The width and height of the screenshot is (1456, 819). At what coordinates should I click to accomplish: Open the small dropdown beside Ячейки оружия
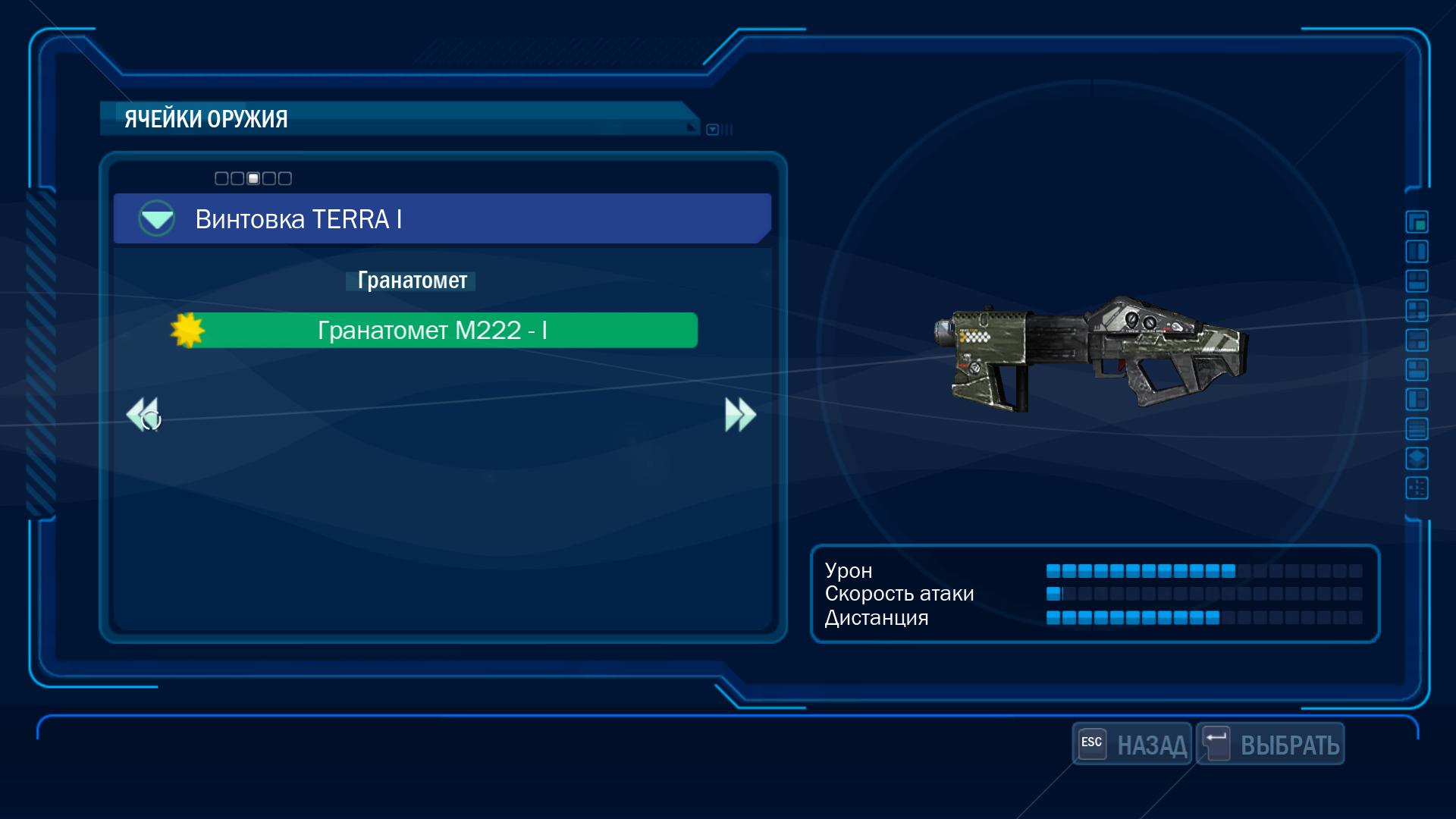pos(712,130)
